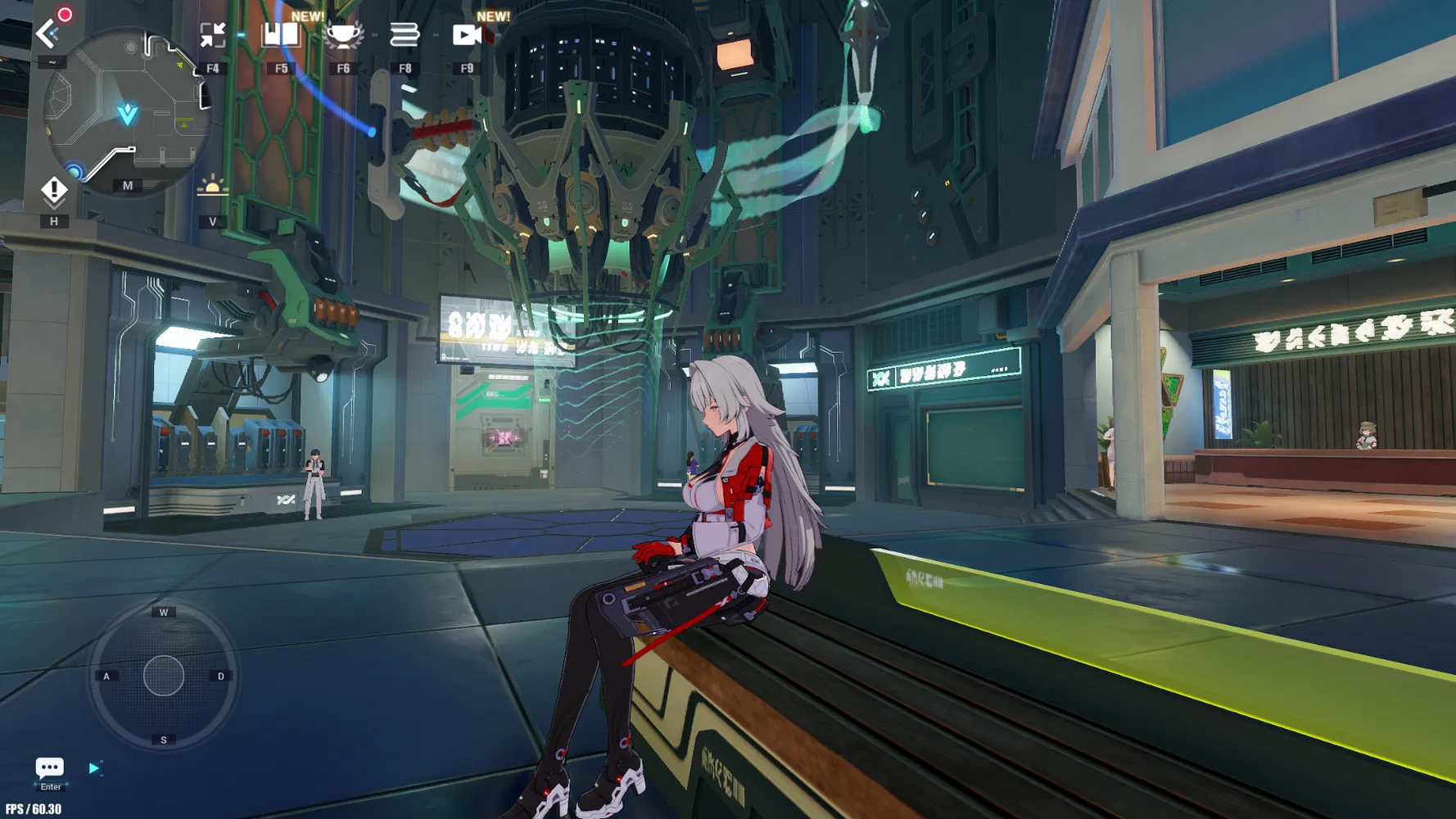Collapse the HUD using the F4 arrows icon

214,33
